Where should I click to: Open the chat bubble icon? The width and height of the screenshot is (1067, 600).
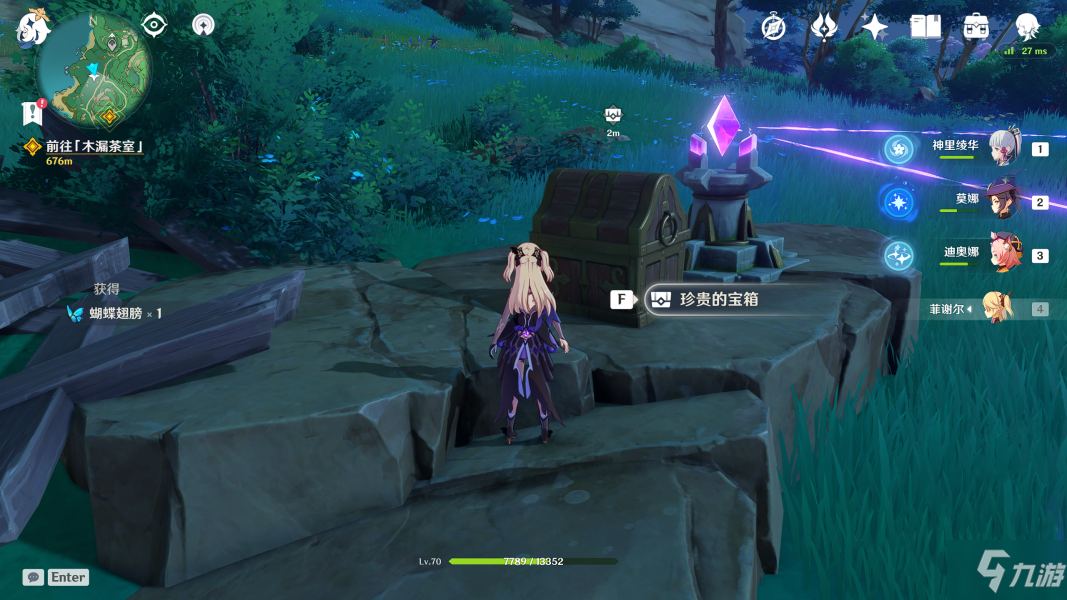(33, 577)
